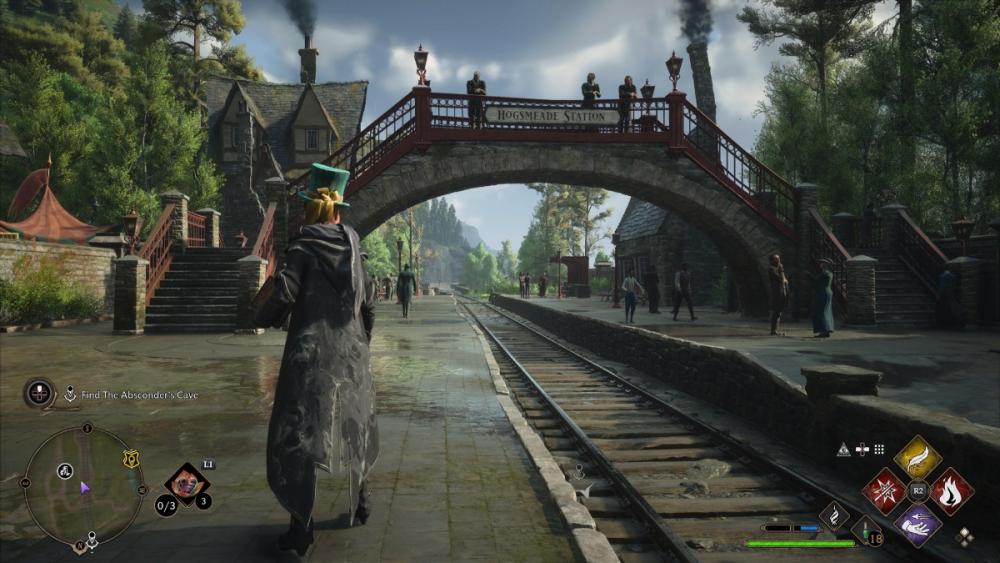Select the dark diamond ancient magic icon
This screenshot has width=1000, height=563.
[834, 515]
